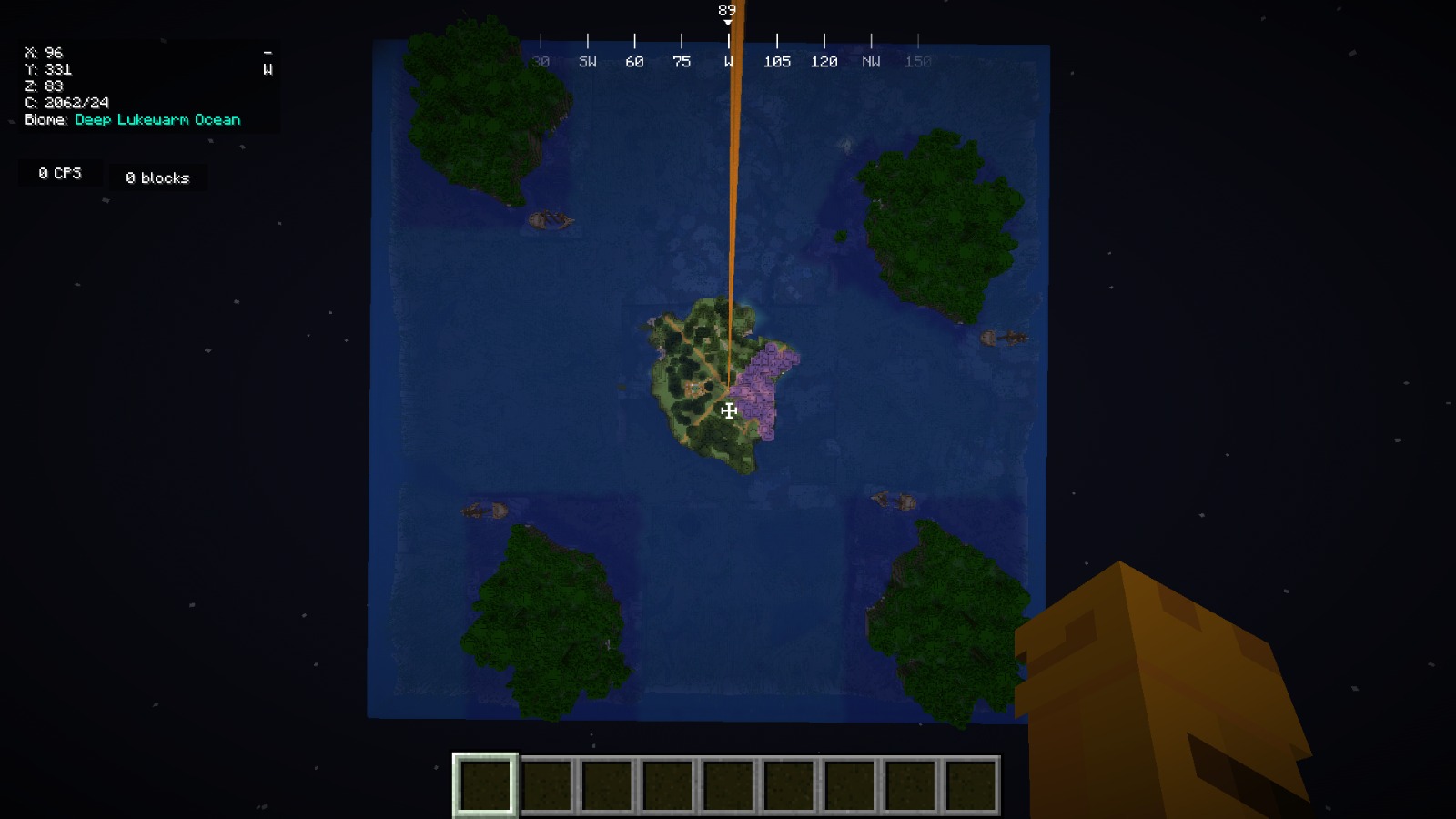Select the W marker on the compass bar

point(727,61)
